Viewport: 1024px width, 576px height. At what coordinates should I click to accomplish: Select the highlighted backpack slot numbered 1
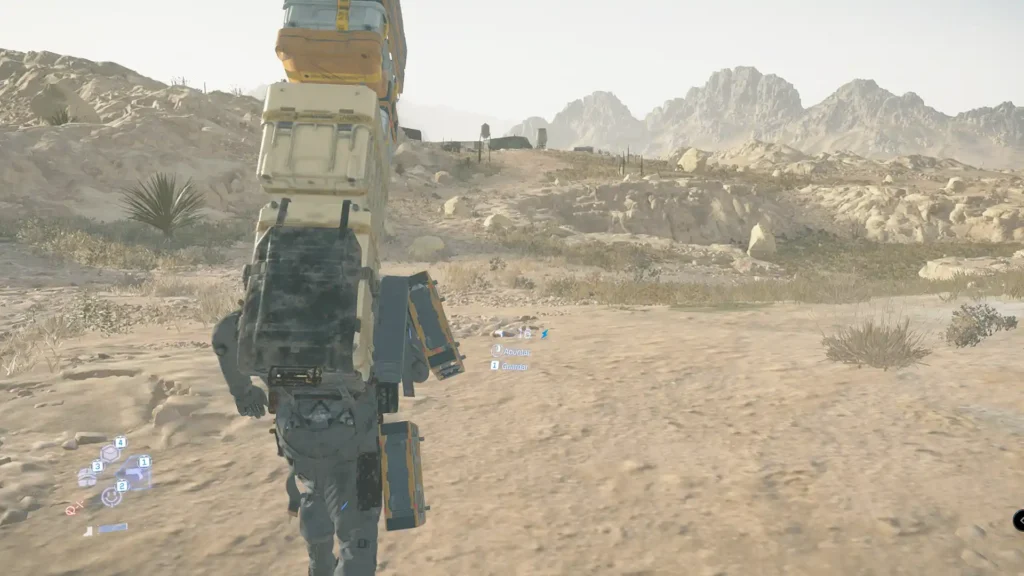[x=134, y=473]
